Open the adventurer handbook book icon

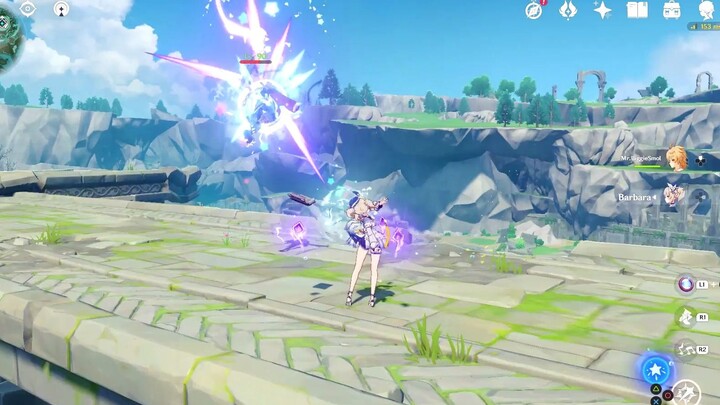[637, 10]
